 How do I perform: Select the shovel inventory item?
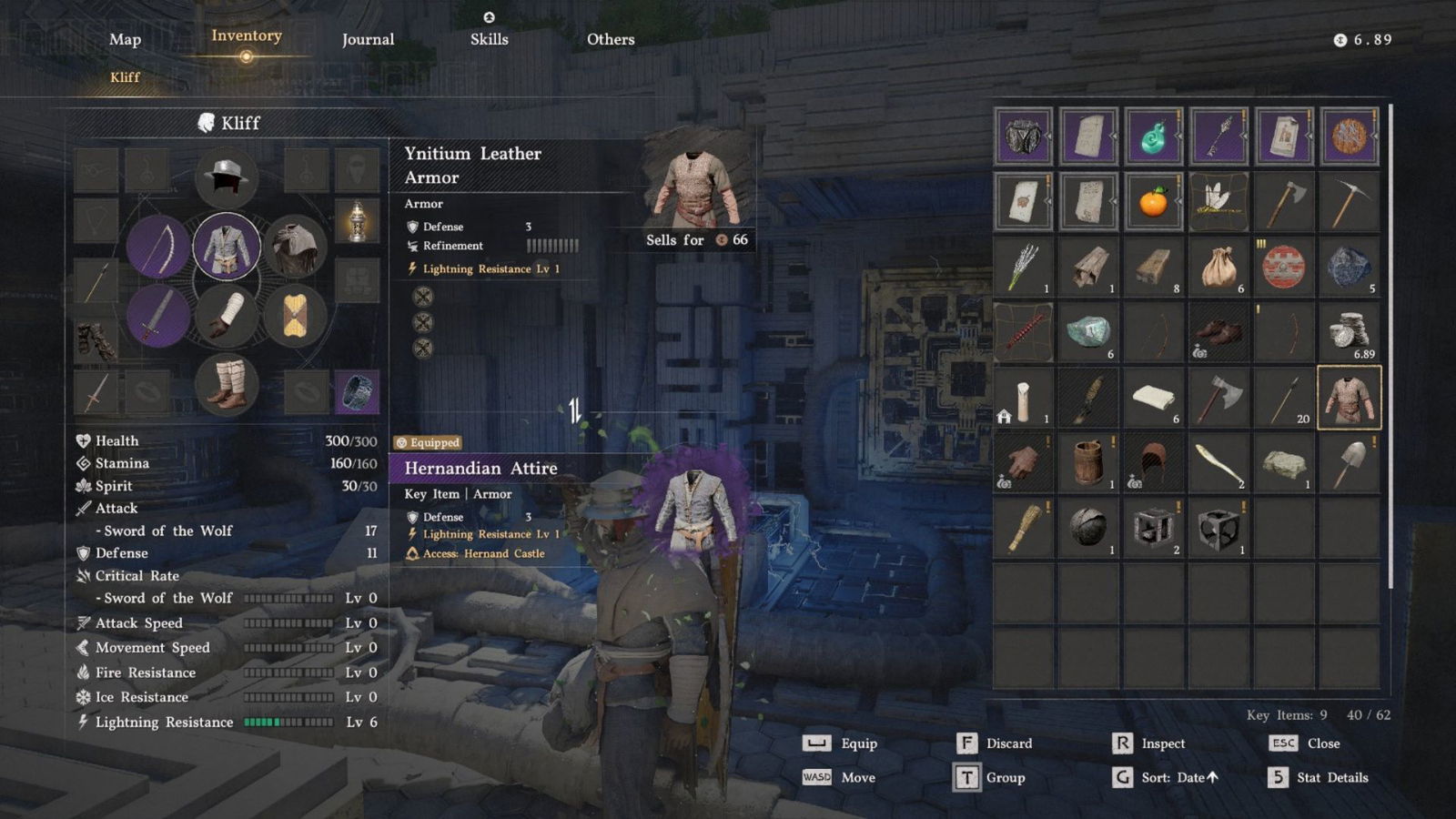1349,463
